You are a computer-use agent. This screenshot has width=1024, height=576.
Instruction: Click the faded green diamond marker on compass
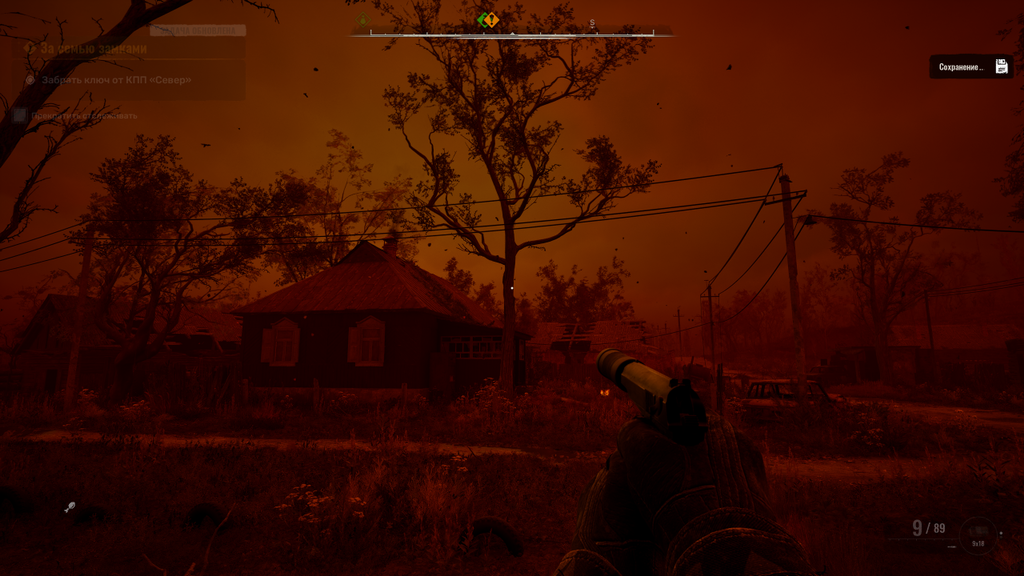point(363,21)
